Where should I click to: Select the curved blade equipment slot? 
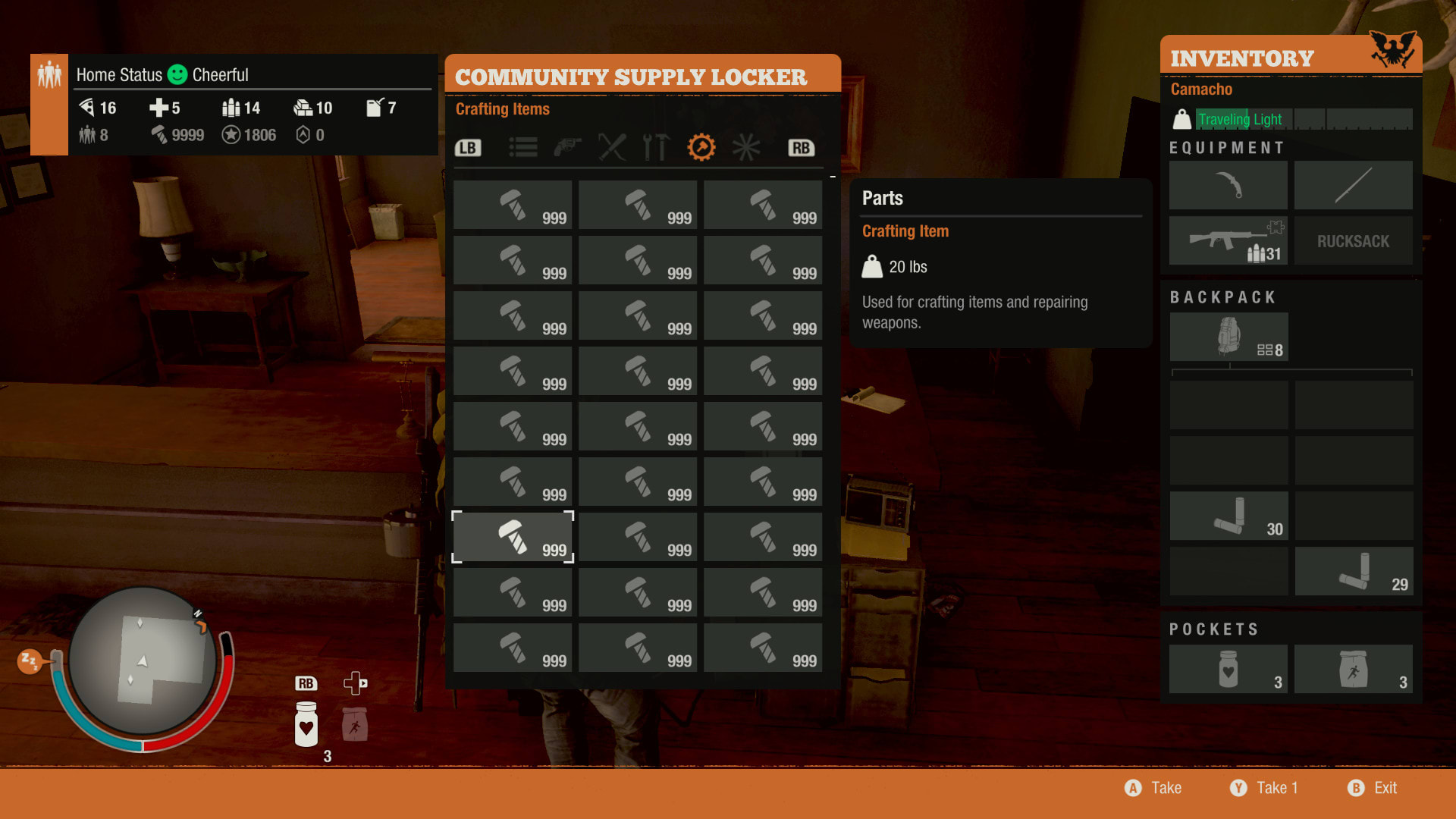tap(1228, 185)
